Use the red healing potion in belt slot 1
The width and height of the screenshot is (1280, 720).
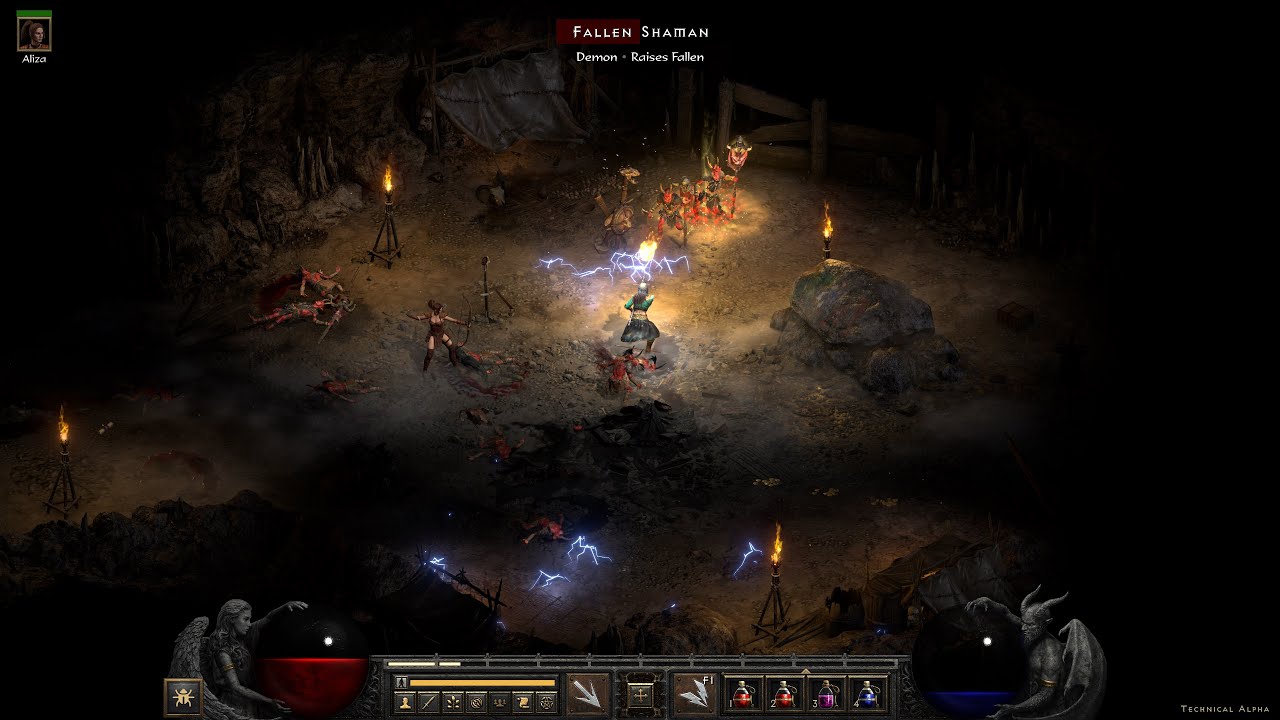tap(743, 695)
